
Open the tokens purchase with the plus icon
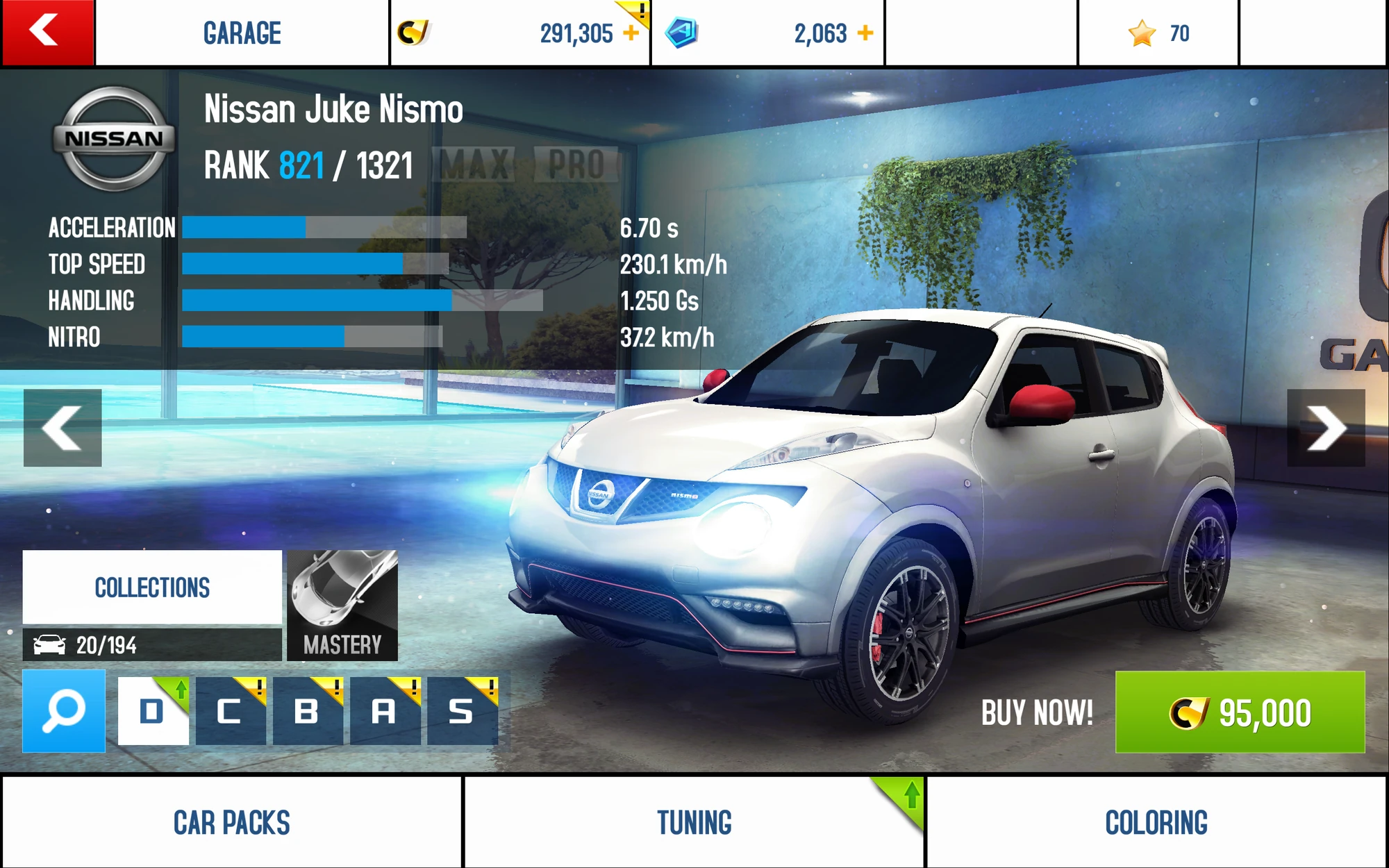pos(865,31)
